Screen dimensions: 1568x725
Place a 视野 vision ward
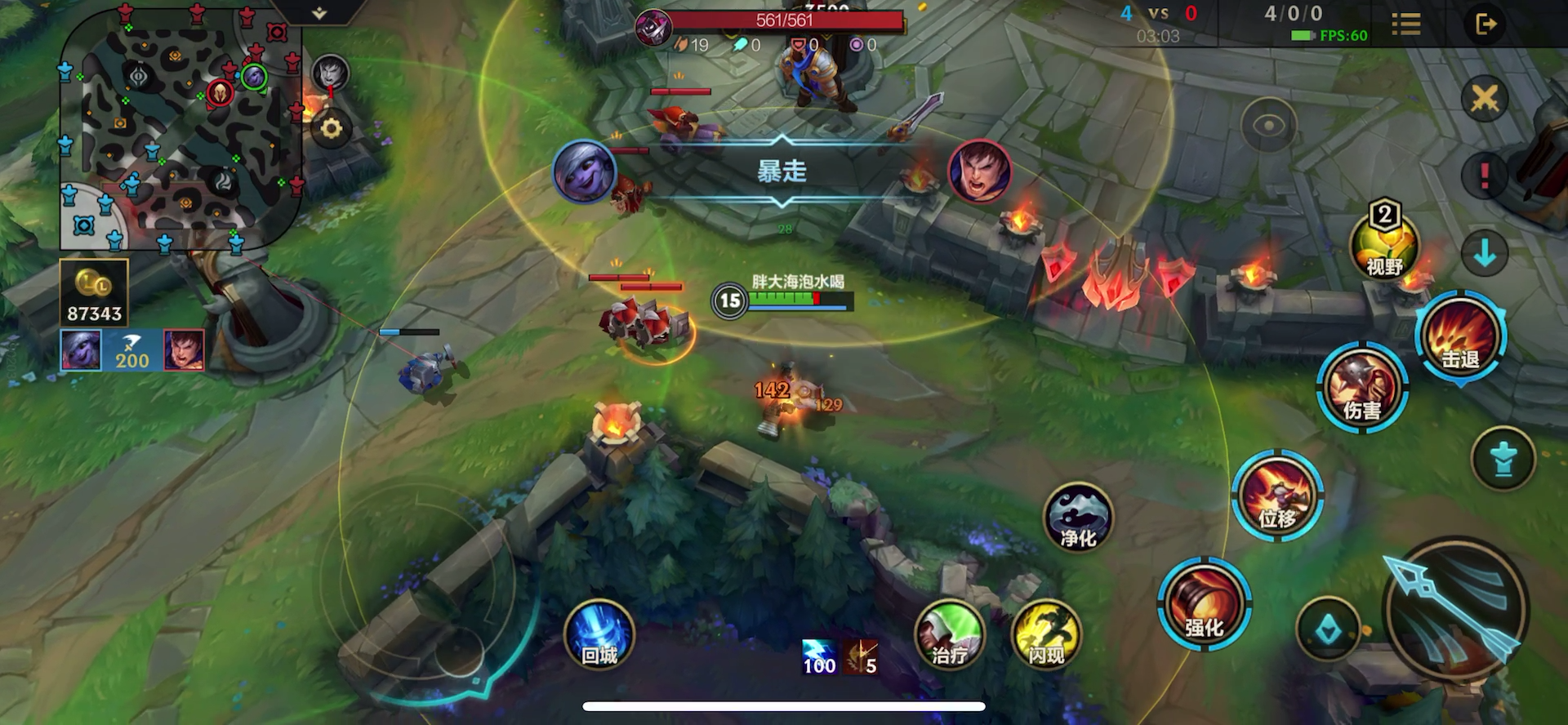[1384, 243]
